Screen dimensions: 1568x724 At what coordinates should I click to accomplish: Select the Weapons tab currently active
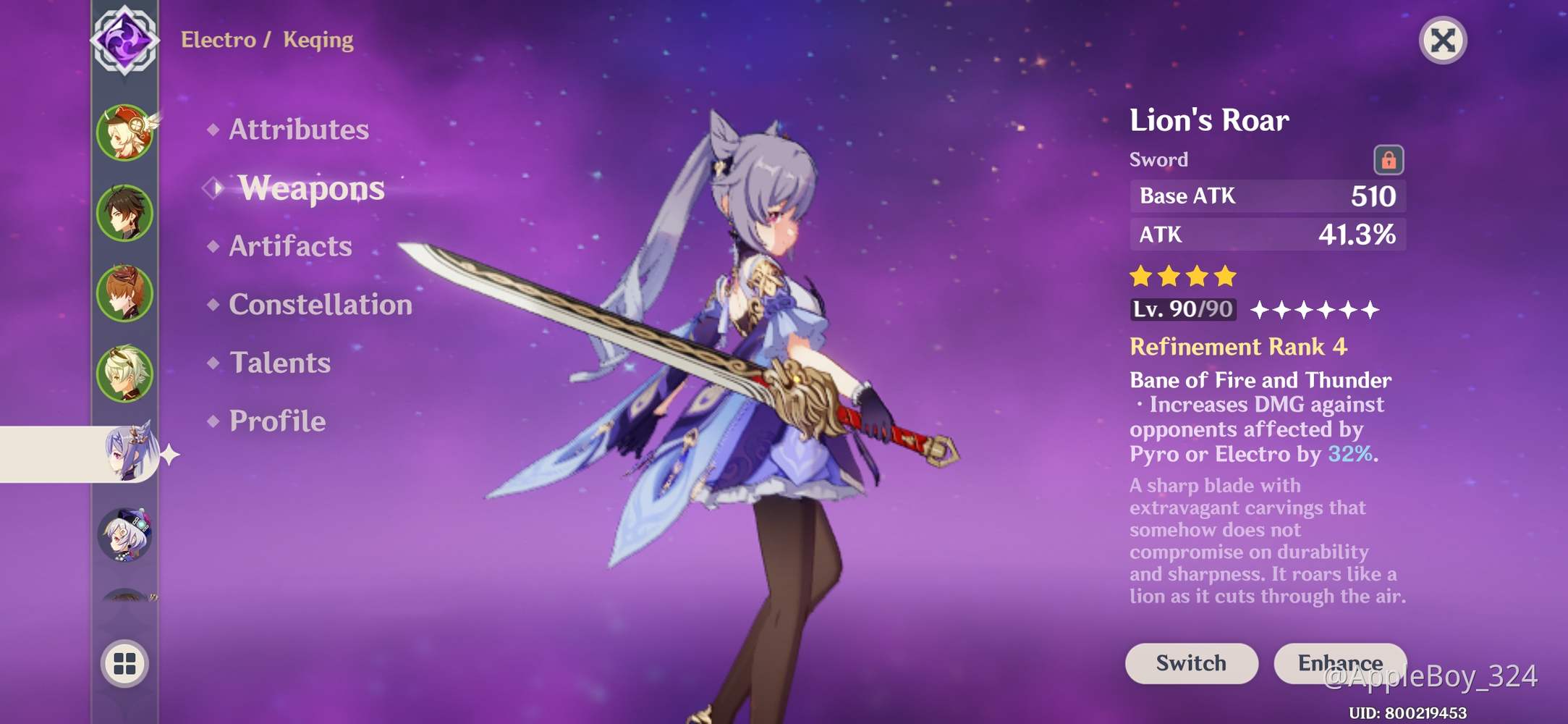(x=311, y=188)
